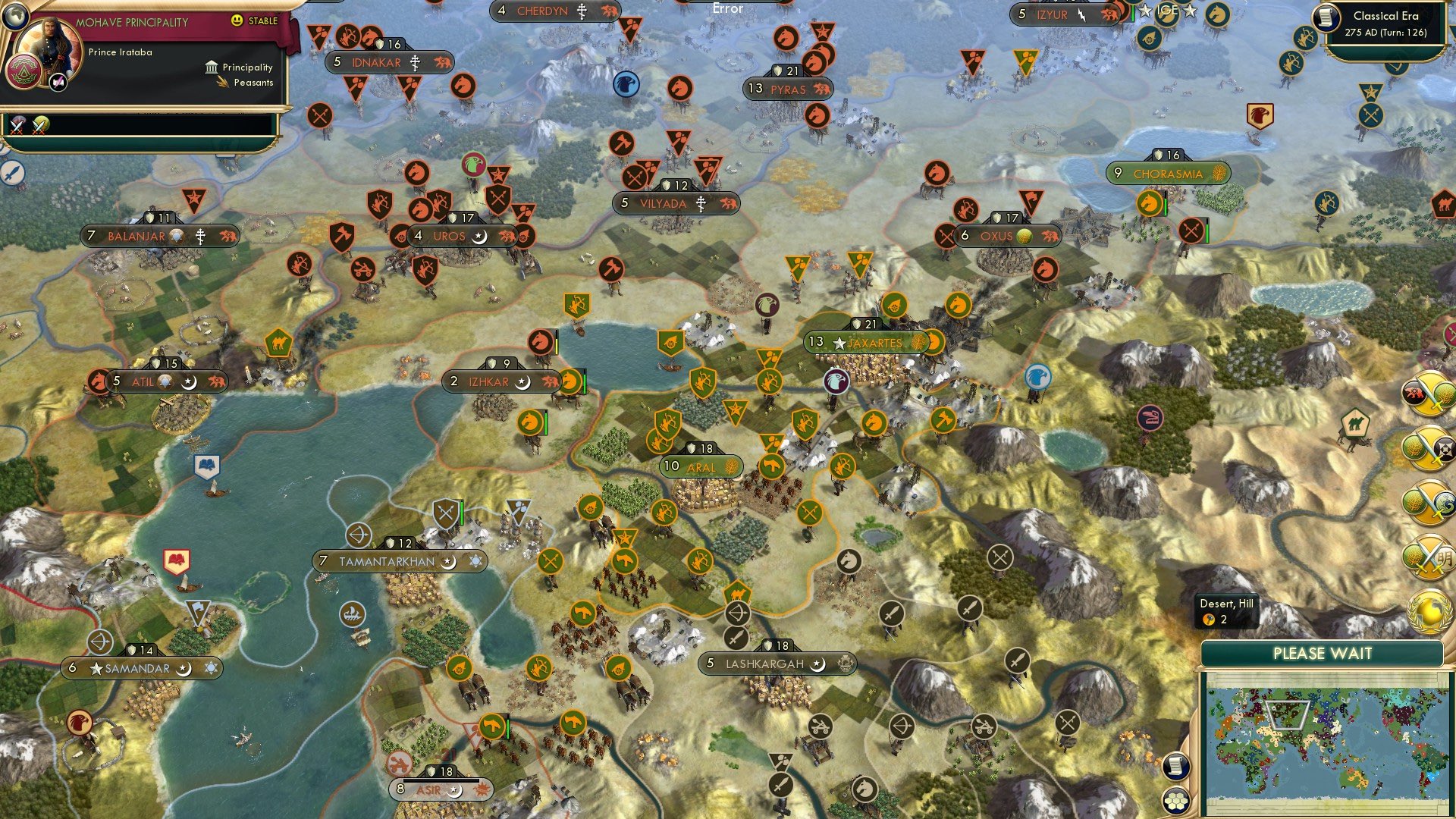Click the STABLE happiness smiley indicator
Image resolution: width=1456 pixels, height=819 pixels.
(x=237, y=20)
